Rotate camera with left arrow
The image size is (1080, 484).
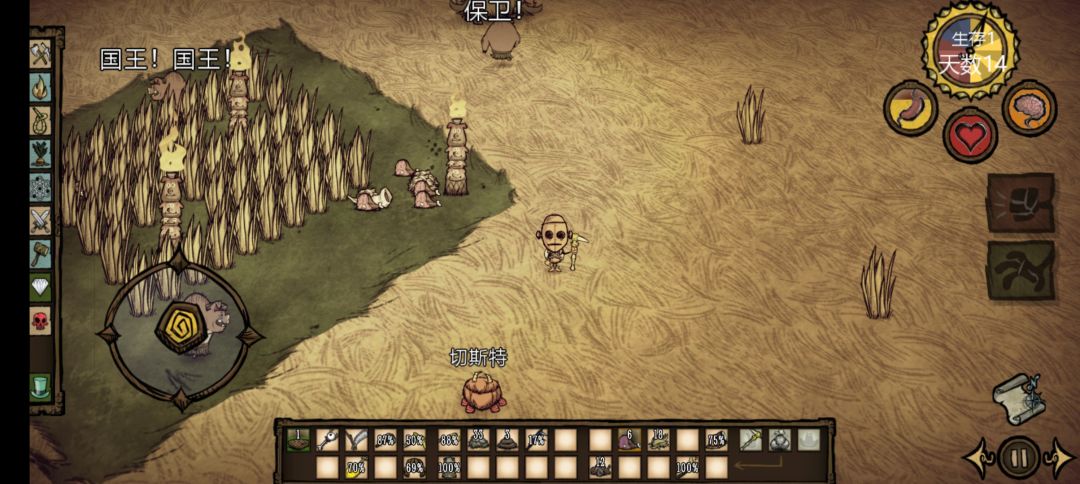977,459
